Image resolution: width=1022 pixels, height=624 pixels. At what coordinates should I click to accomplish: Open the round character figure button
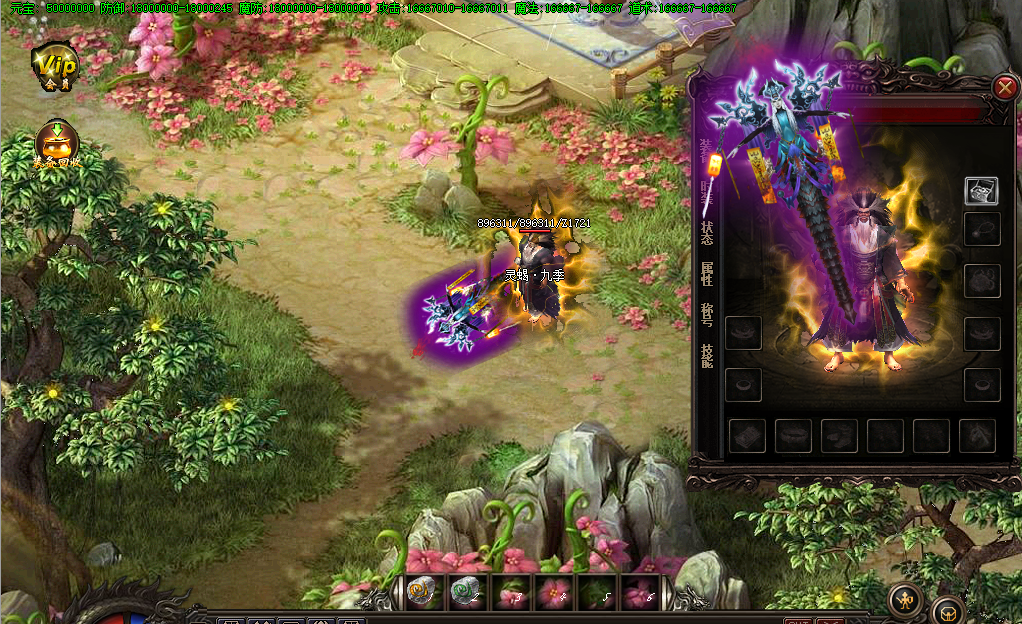point(905,600)
